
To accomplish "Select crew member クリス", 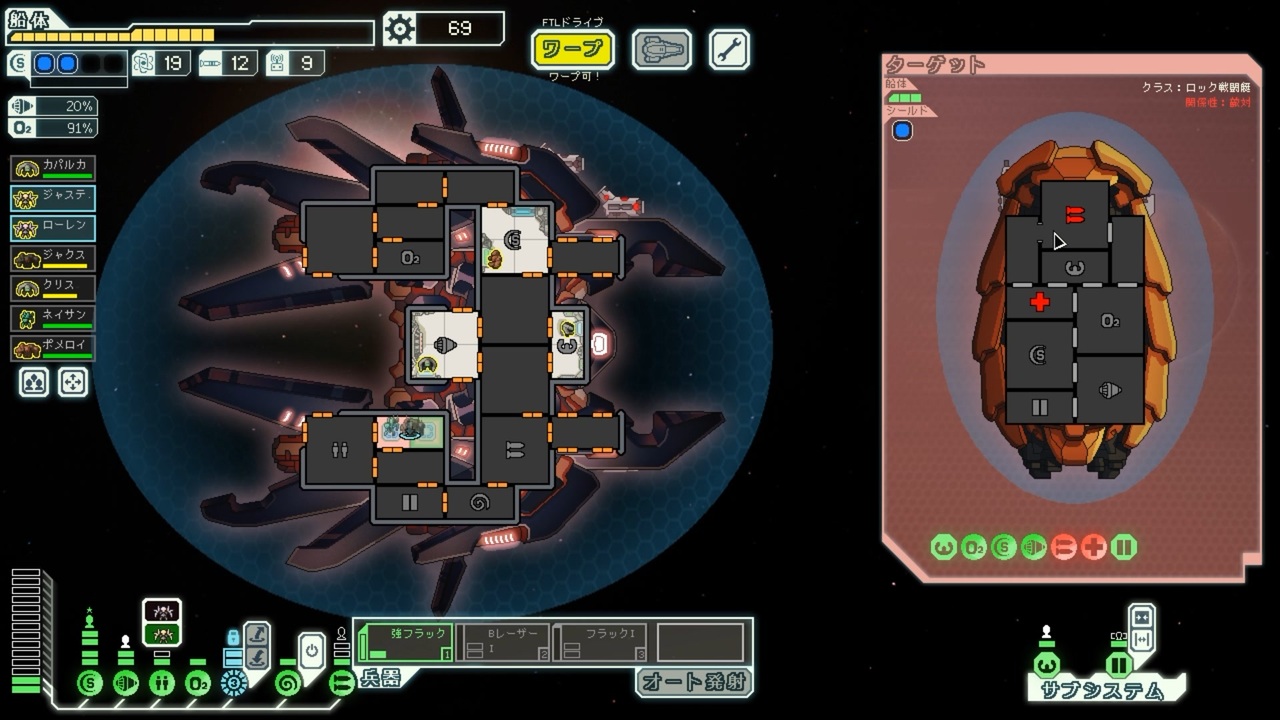I will click(54, 288).
